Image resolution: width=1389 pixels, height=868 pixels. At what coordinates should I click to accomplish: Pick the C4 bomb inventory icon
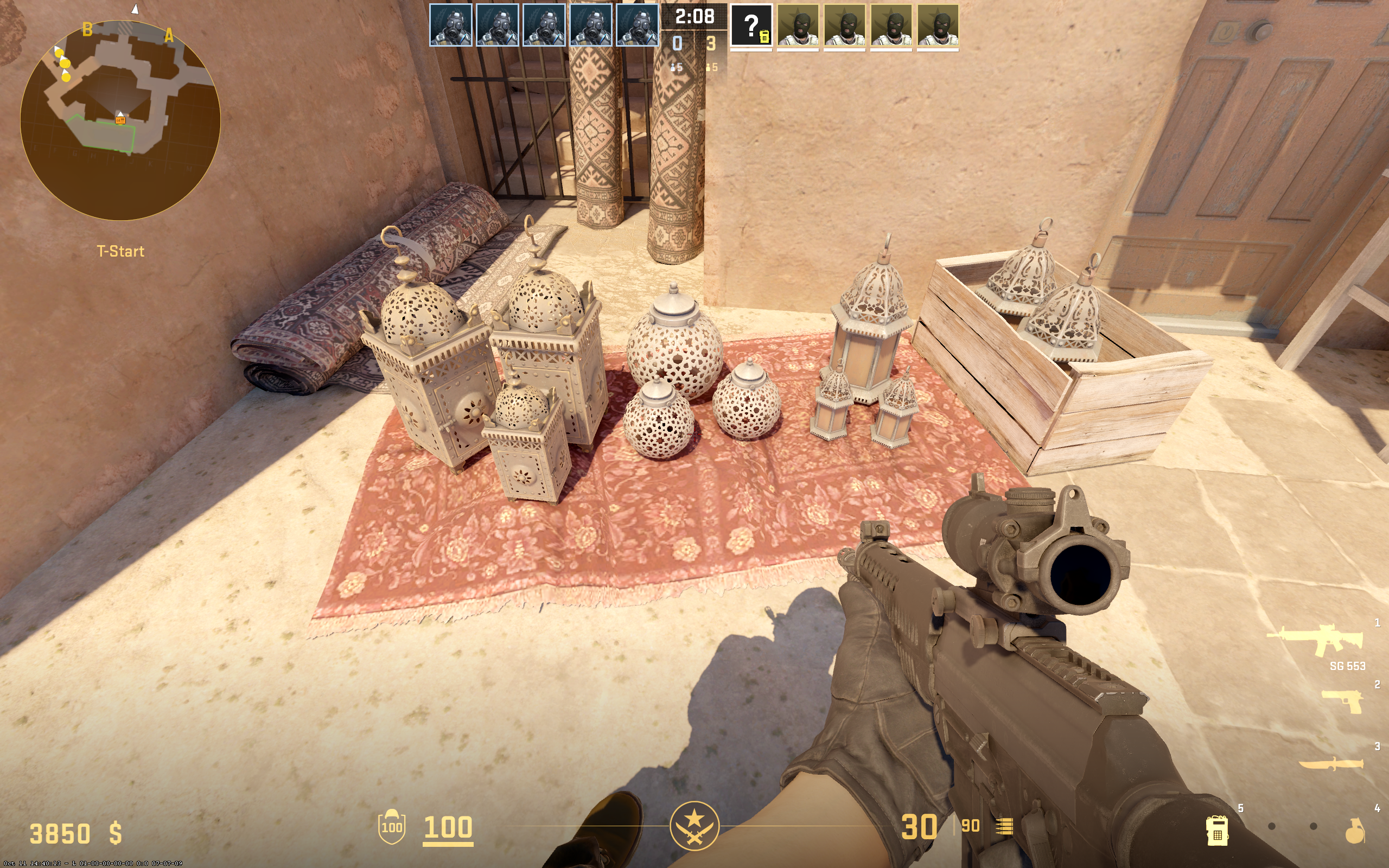pos(1216,830)
